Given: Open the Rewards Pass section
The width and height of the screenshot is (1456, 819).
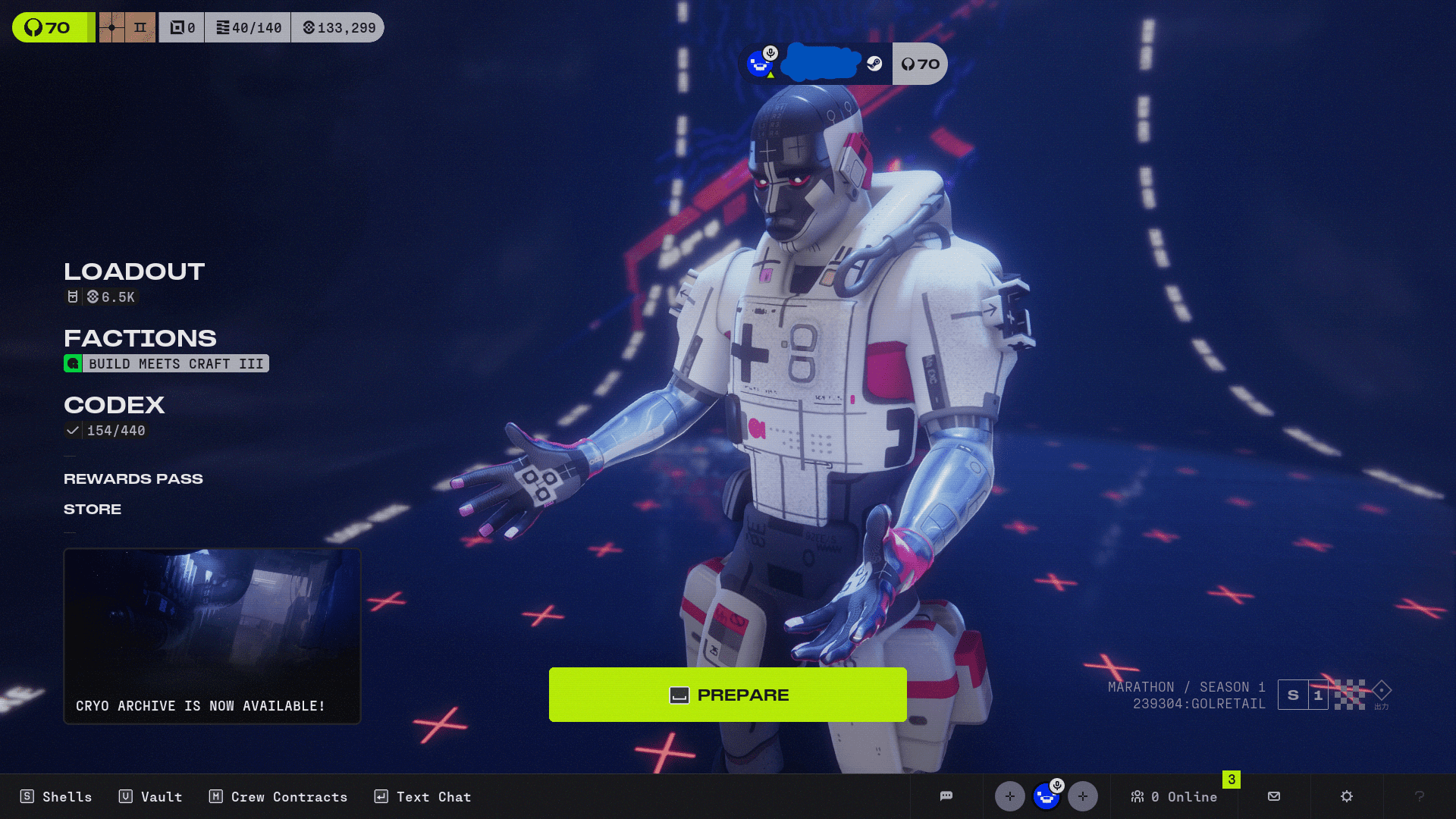Looking at the screenshot, I should [133, 479].
